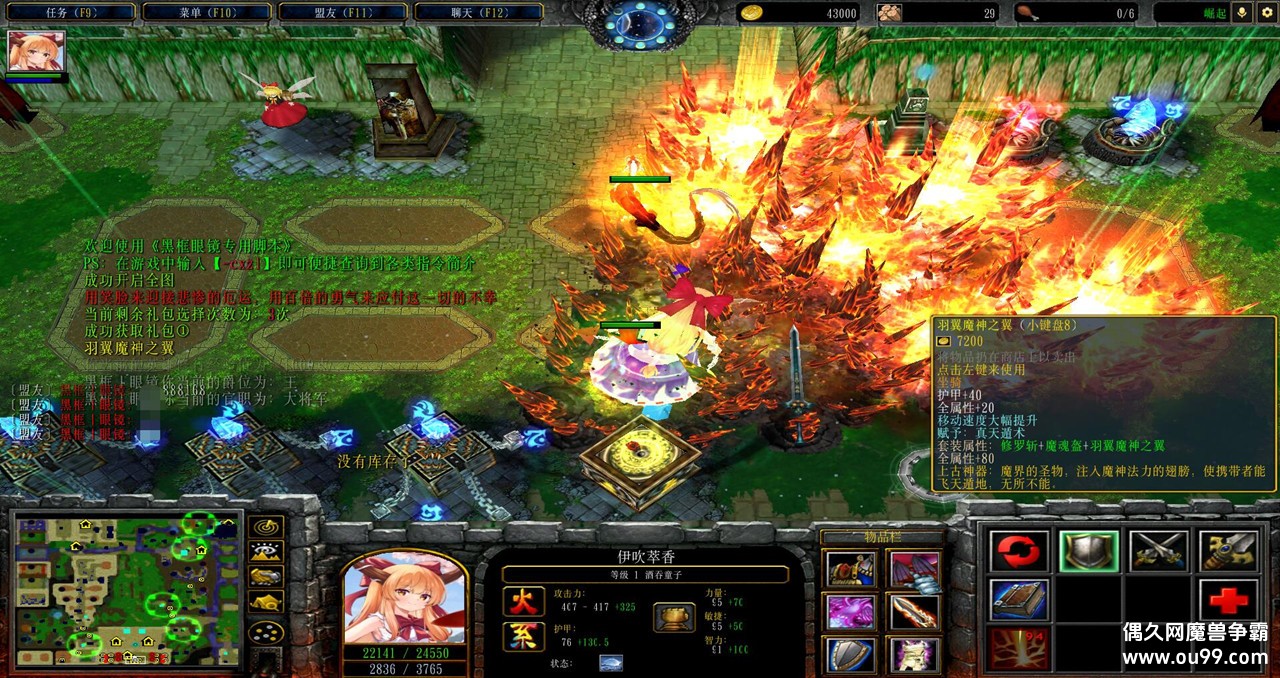Select the hero portrait icon in top-left corner
This screenshot has width=1280, height=678.
(37, 51)
